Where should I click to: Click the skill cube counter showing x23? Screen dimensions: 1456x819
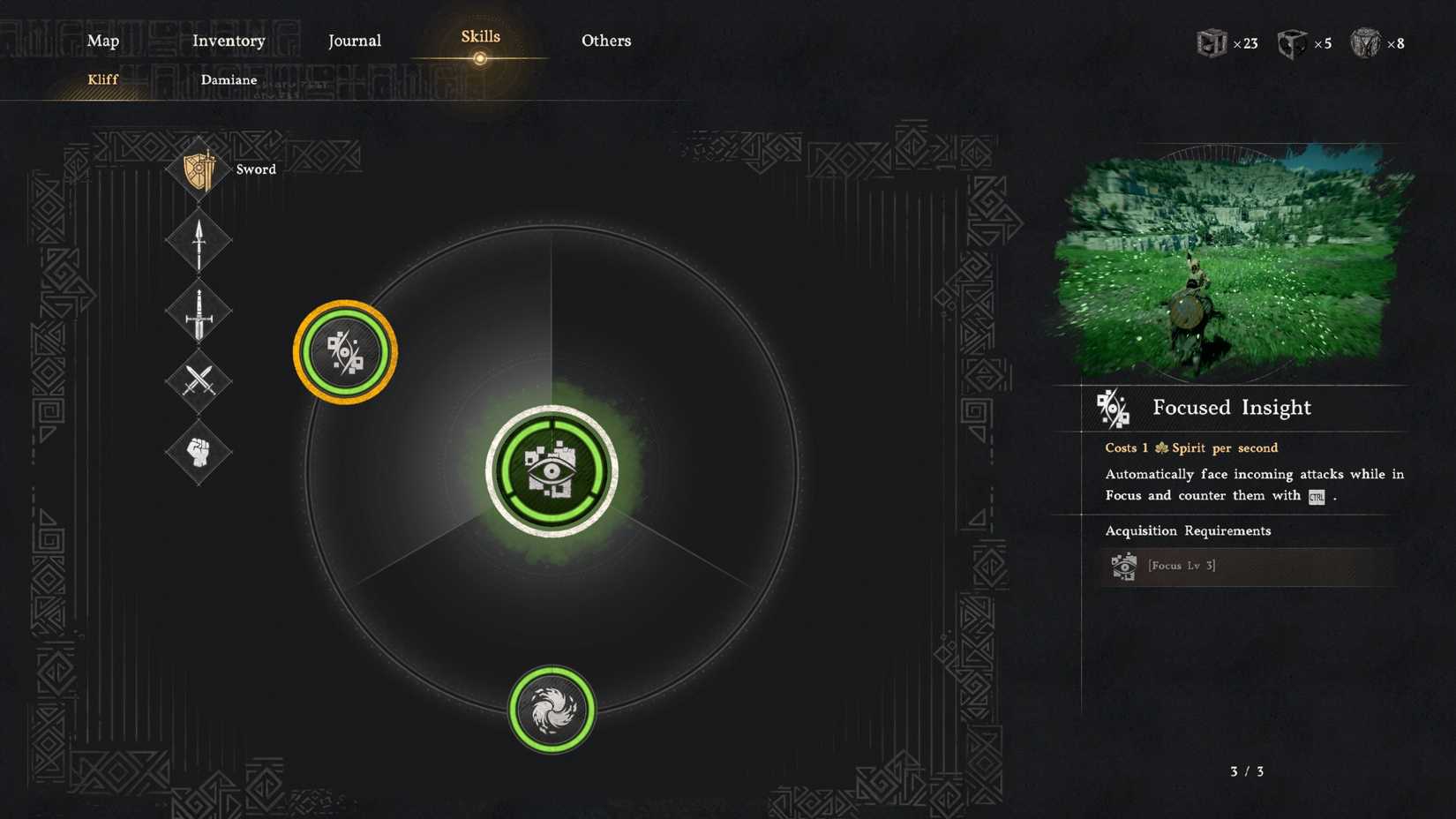(1225, 42)
